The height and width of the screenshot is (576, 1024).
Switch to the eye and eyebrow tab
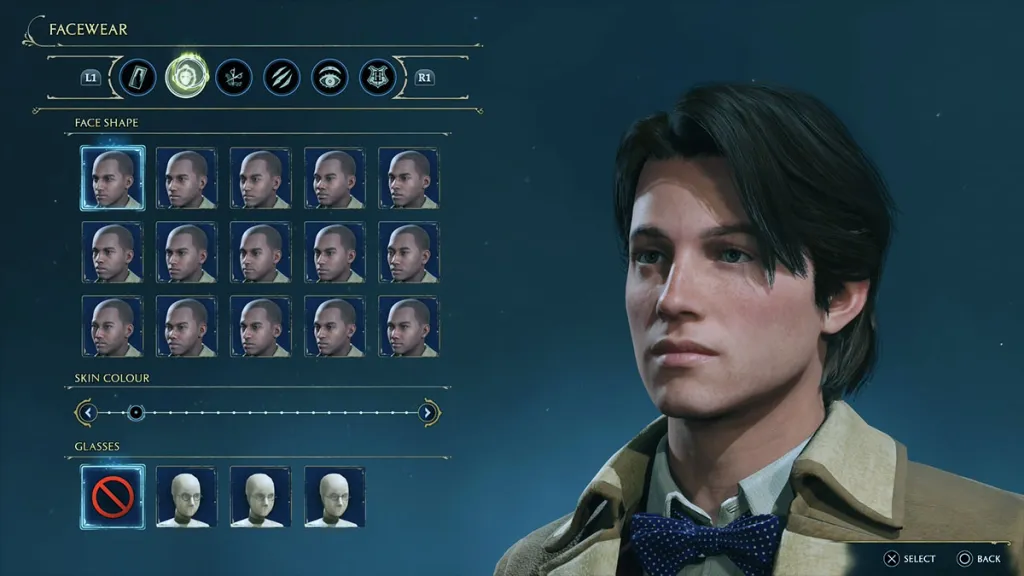click(x=330, y=77)
